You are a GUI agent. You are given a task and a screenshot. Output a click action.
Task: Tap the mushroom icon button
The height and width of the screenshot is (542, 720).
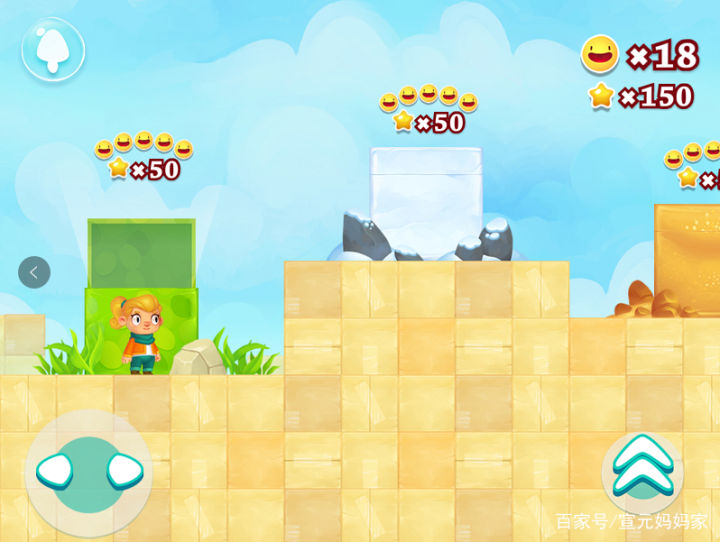tap(53, 49)
